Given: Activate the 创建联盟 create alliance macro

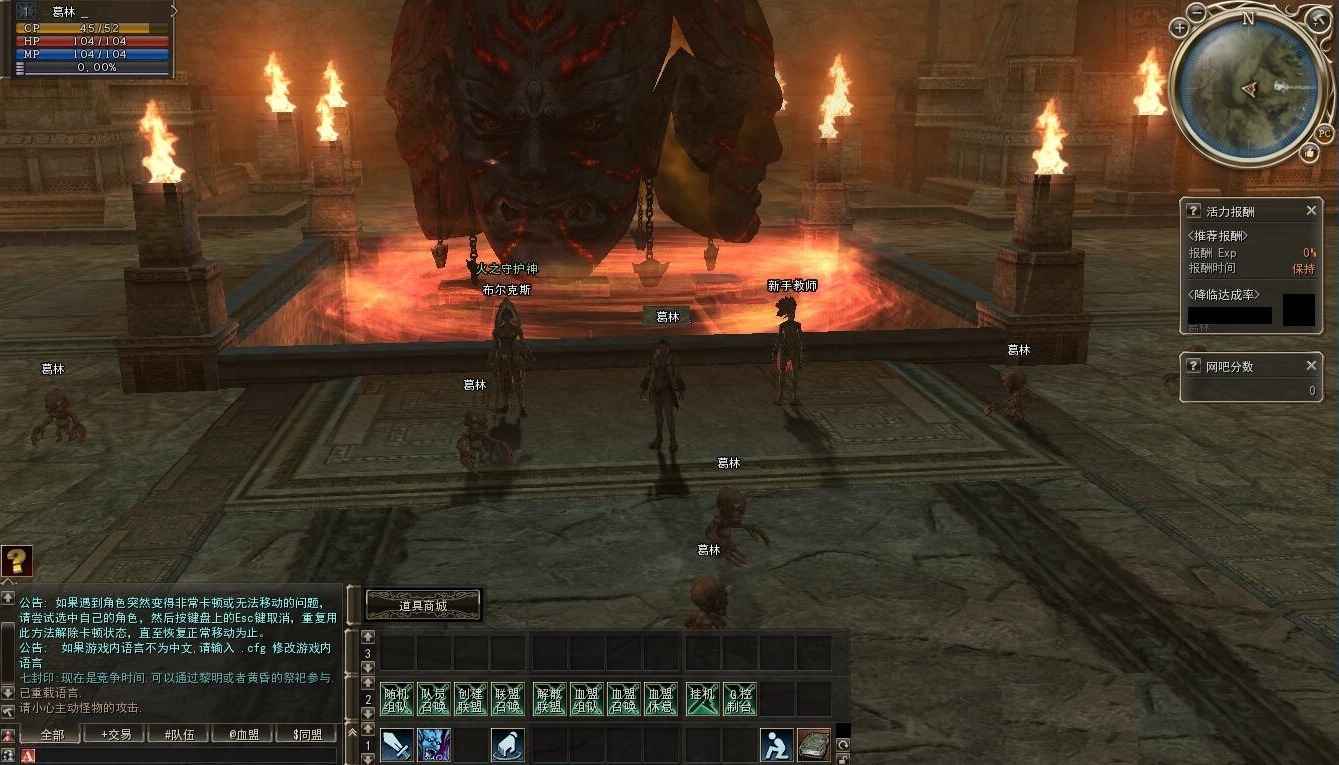Looking at the screenshot, I should pos(470,699).
